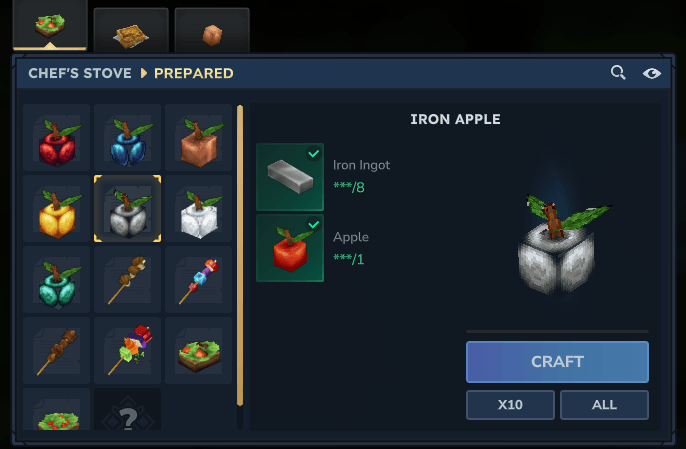Pick the copper apple recipe
The width and height of the screenshot is (686, 449).
198,137
